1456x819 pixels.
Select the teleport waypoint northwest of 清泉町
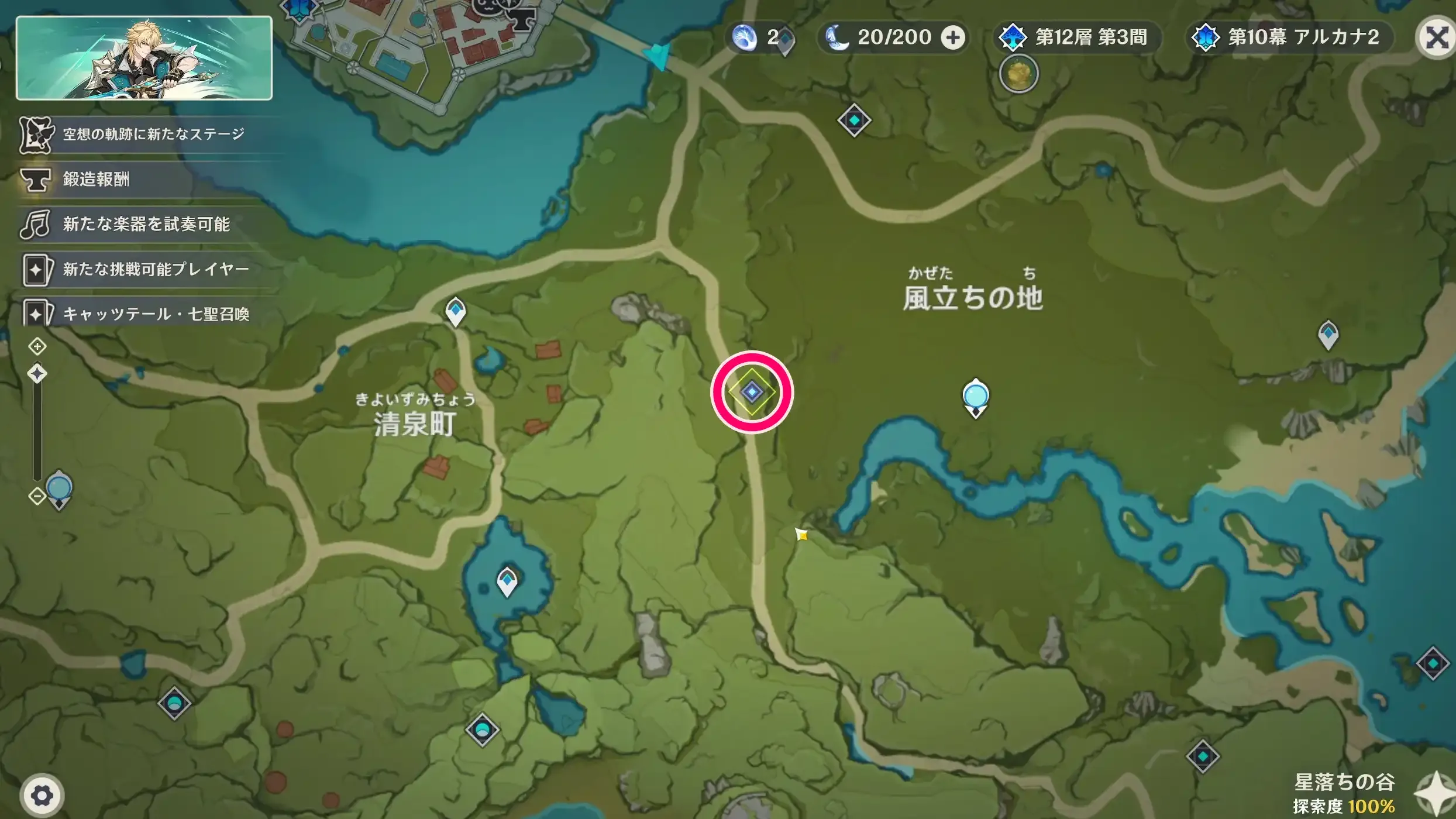click(455, 313)
